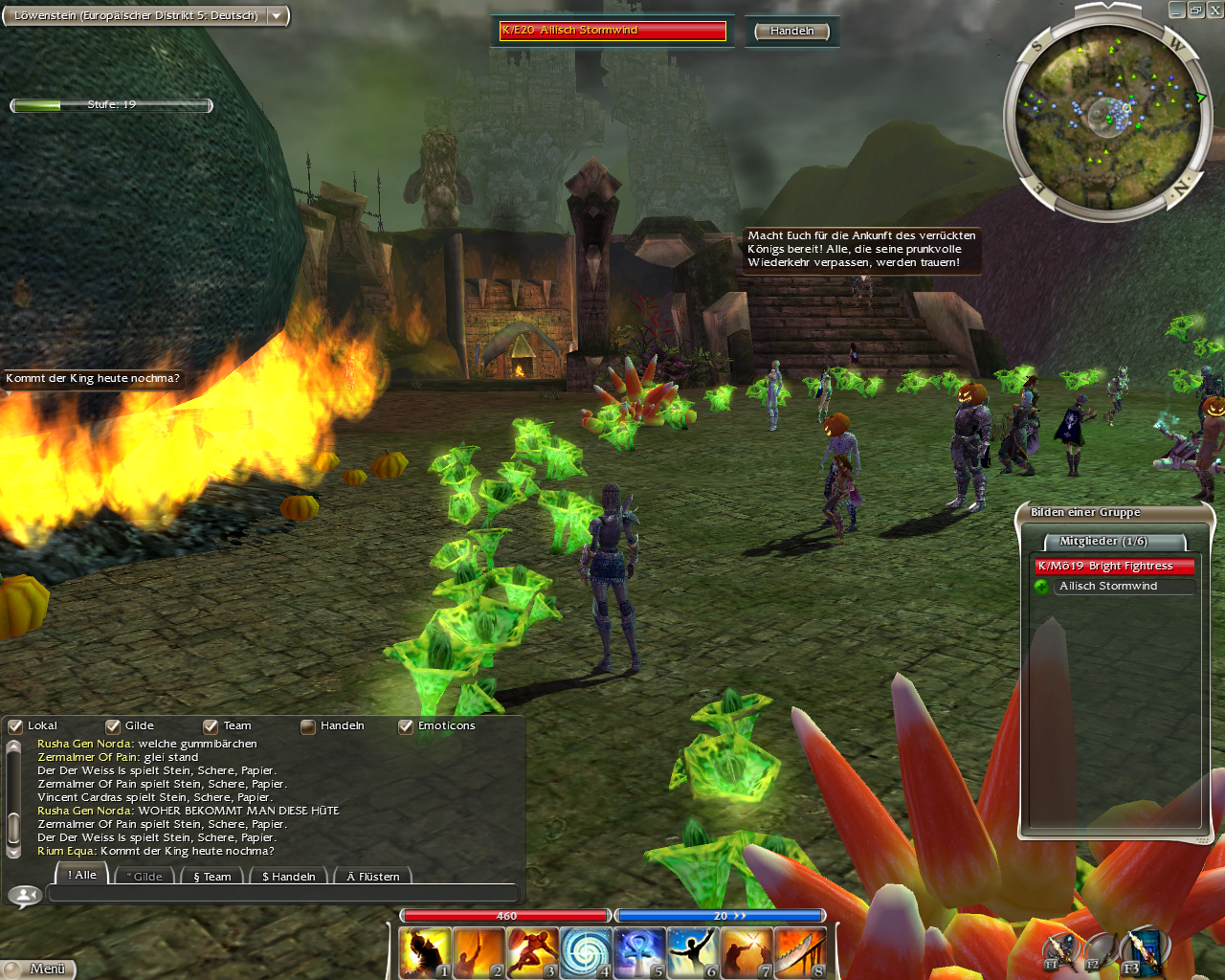
Task: Switch to the Handeln chat channel tab
Action: [x=288, y=876]
